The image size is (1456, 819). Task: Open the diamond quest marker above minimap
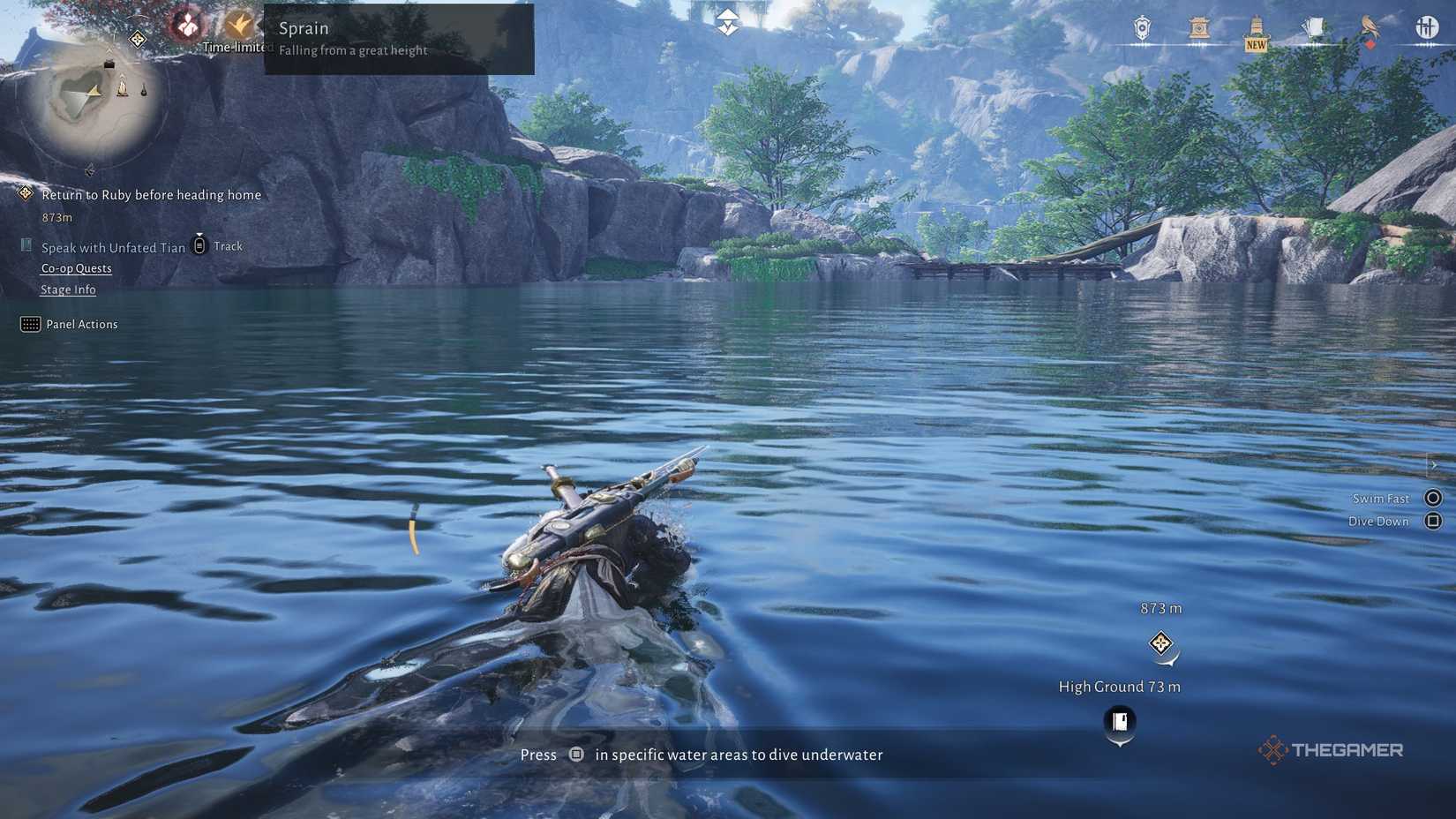point(136,39)
